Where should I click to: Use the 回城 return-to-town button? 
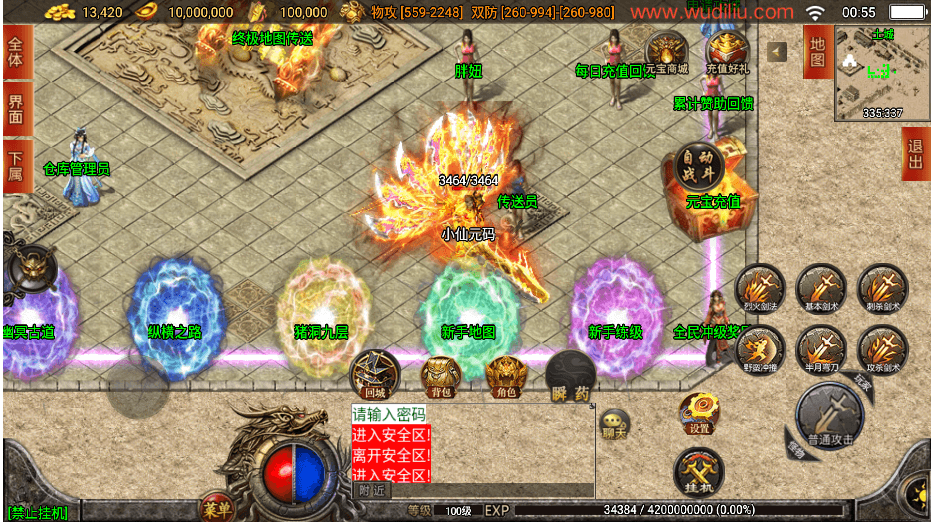[374, 373]
